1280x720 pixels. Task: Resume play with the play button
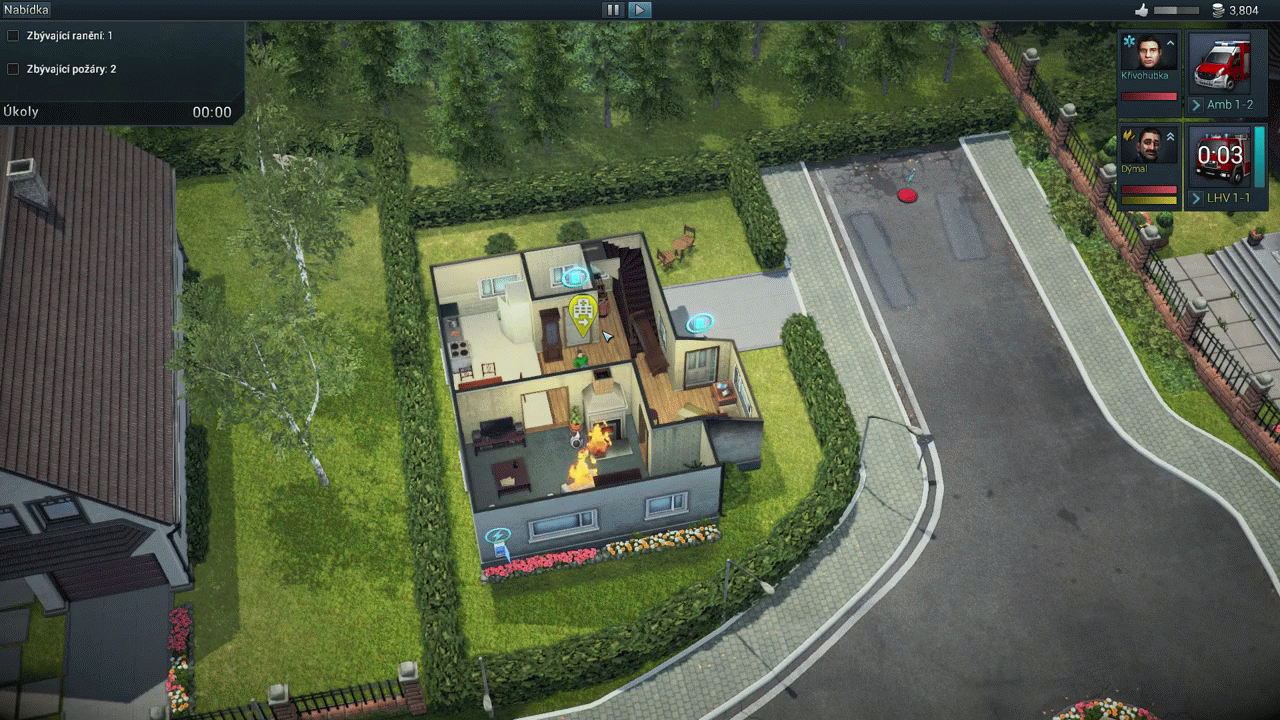[x=640, y=10]
